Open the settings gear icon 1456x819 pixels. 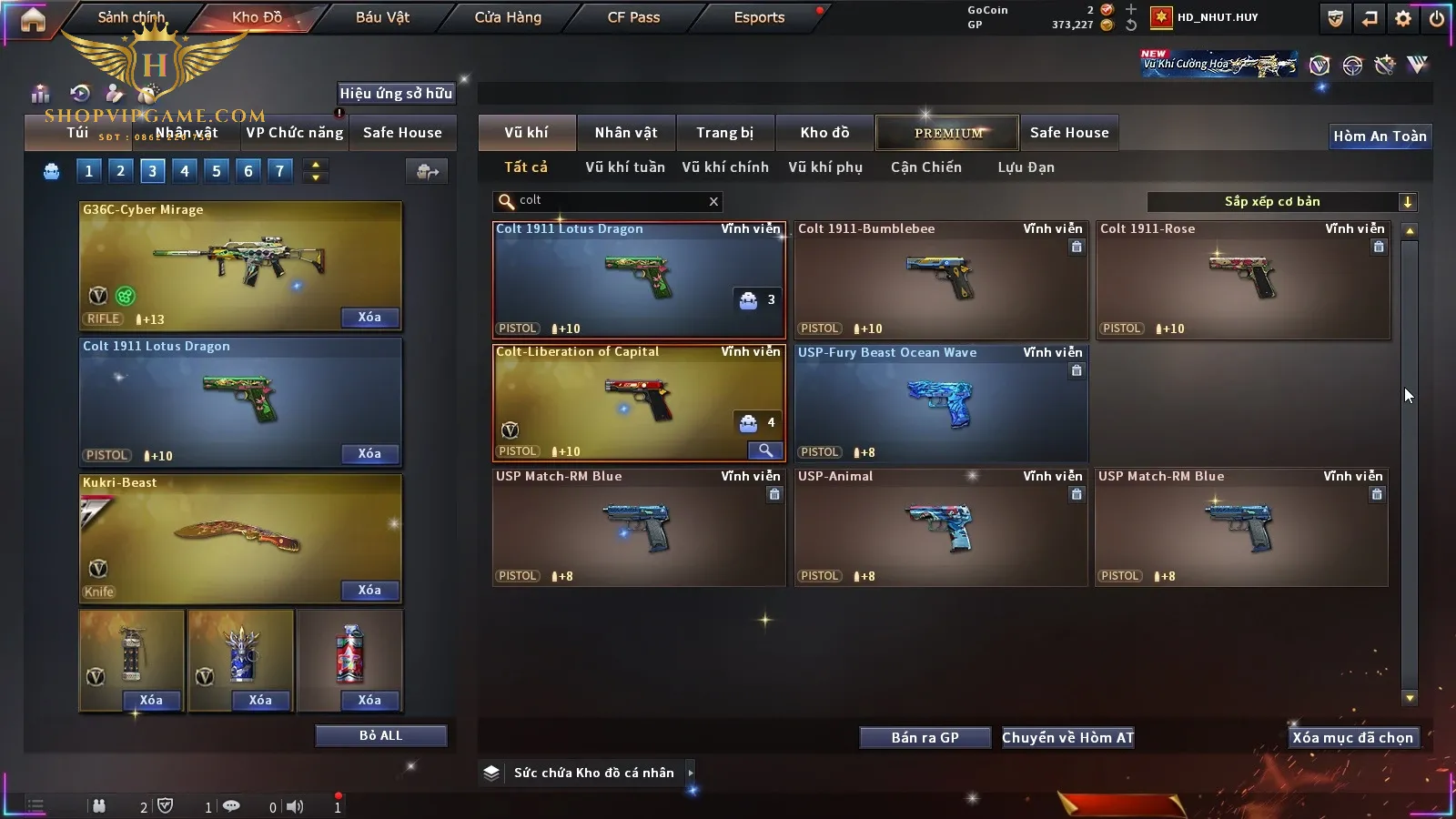coord(1403,18)
